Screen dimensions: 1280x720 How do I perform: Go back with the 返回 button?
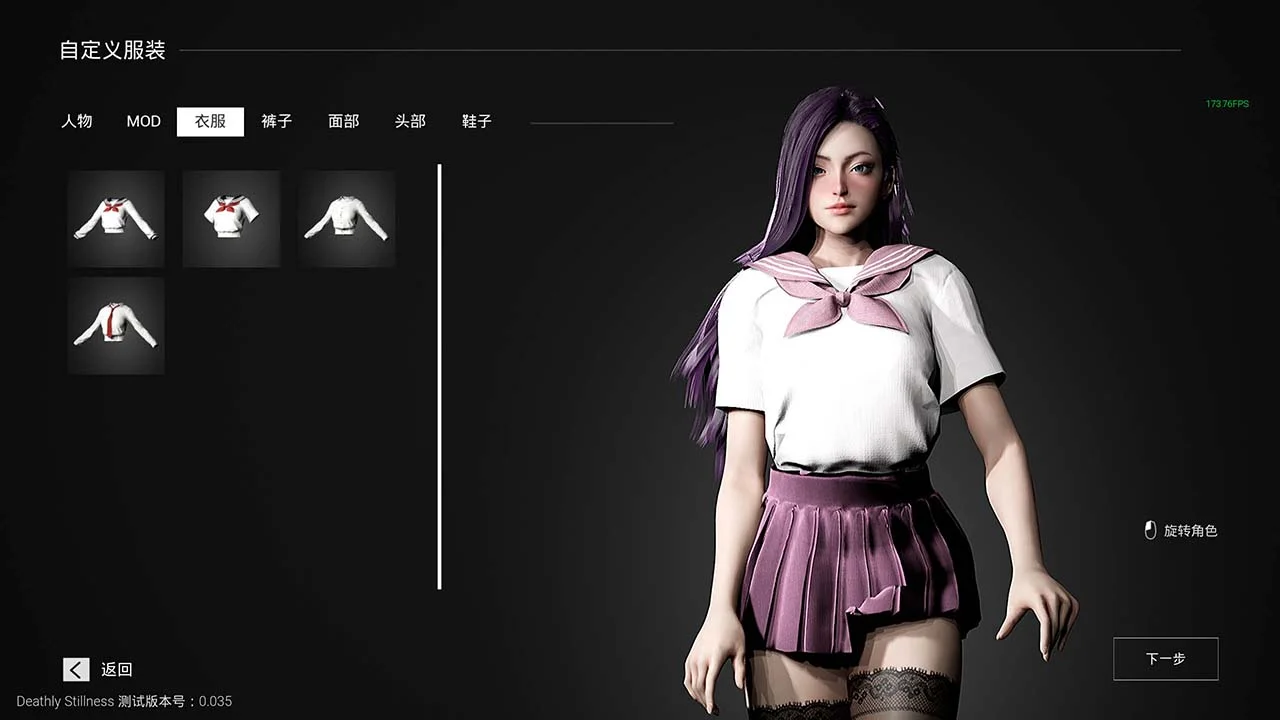[x=98, y=670]
